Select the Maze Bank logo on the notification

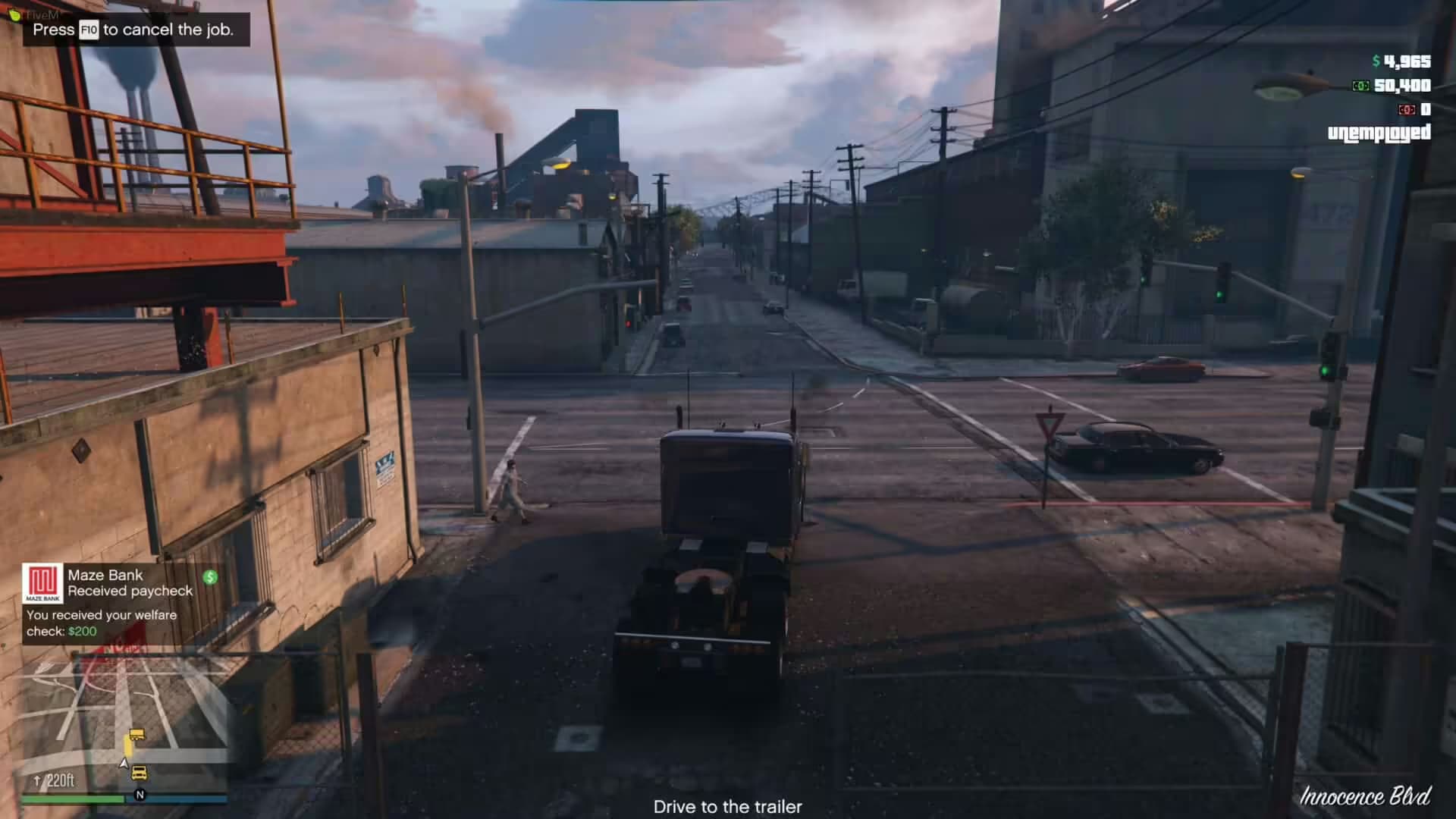[43, 583]
